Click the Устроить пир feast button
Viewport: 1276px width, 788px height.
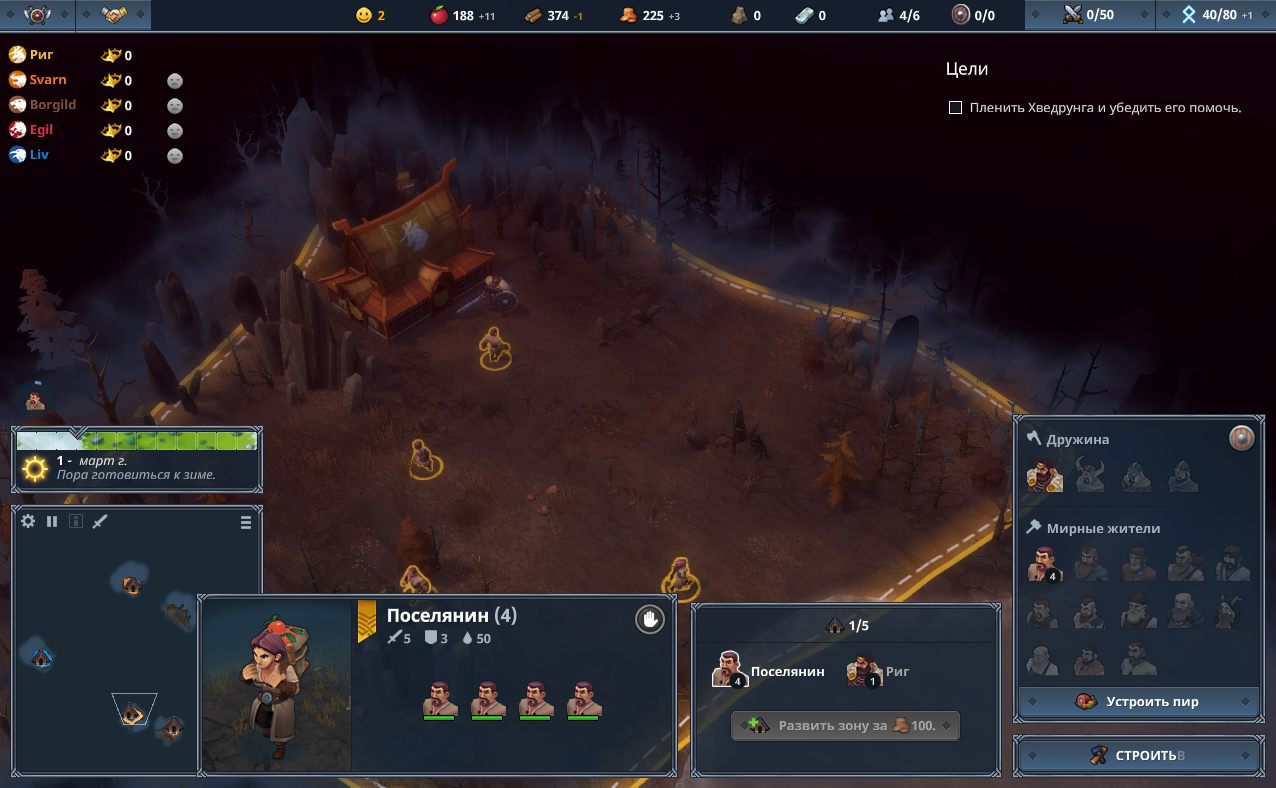pos(1138,701)
